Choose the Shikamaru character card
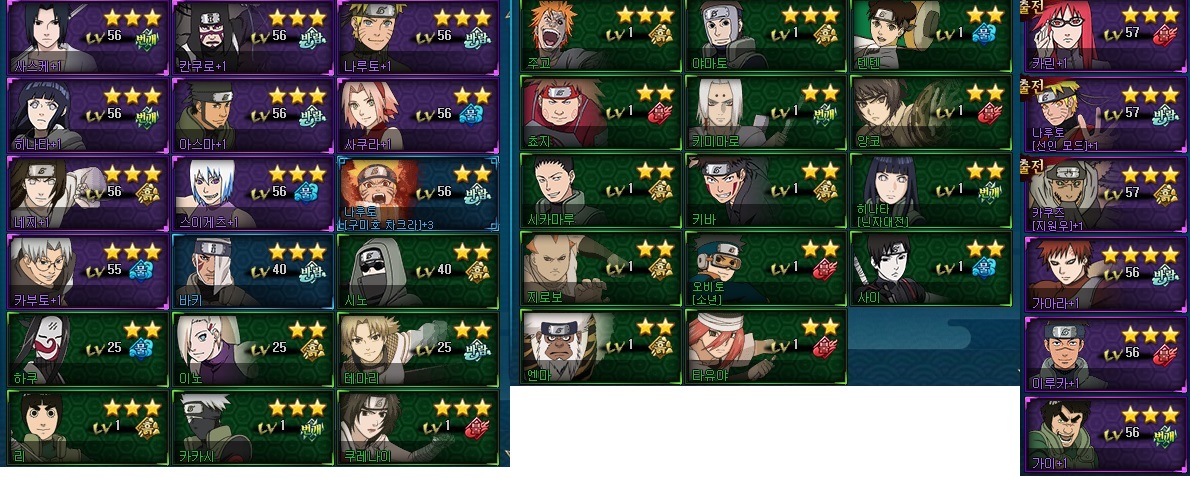 [600, 191]
